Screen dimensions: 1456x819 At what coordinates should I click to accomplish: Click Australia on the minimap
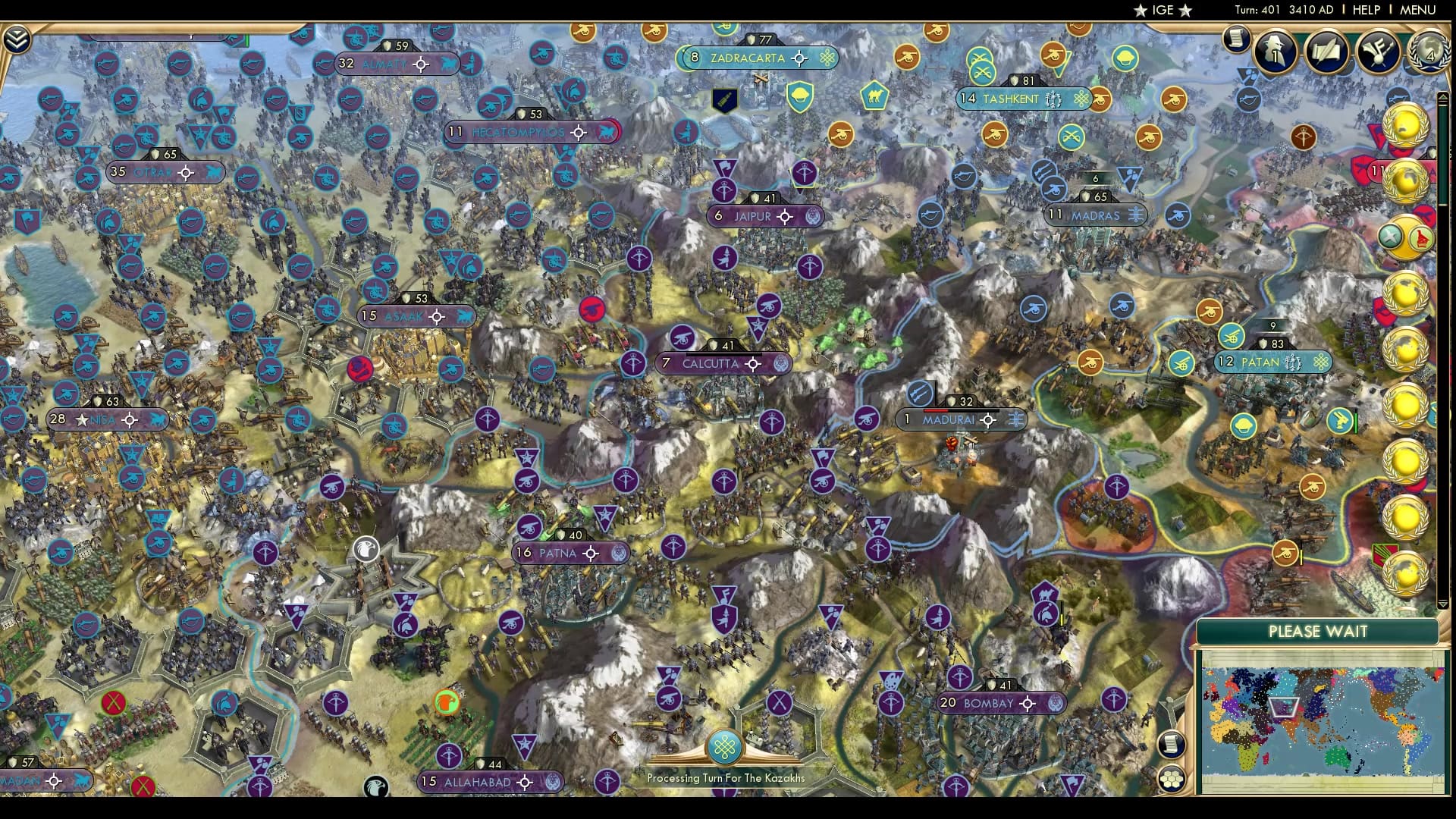point(1335,757)
